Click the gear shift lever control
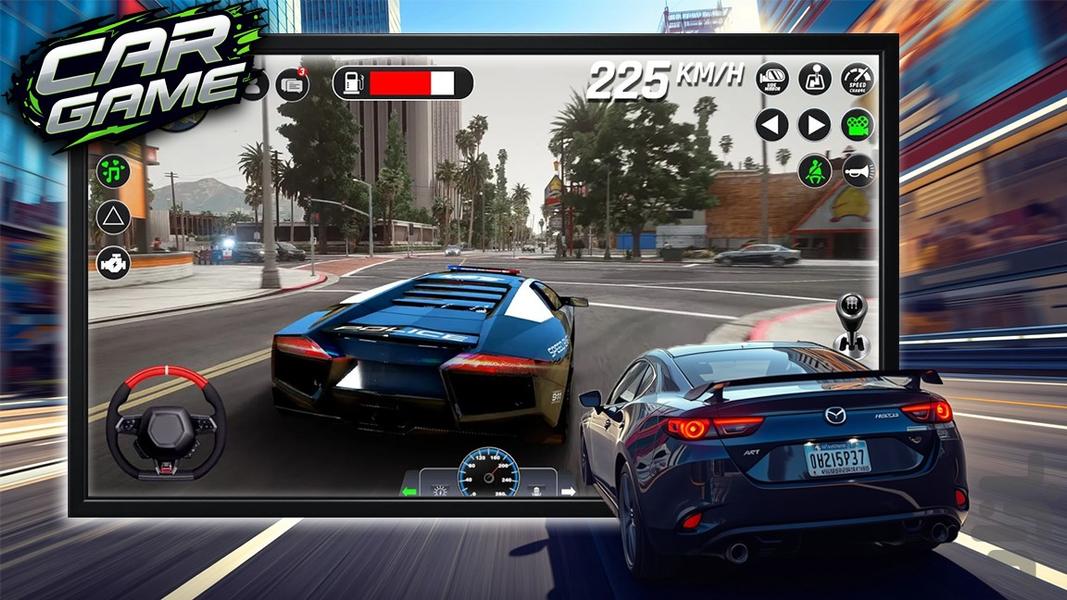 point(851,322)
